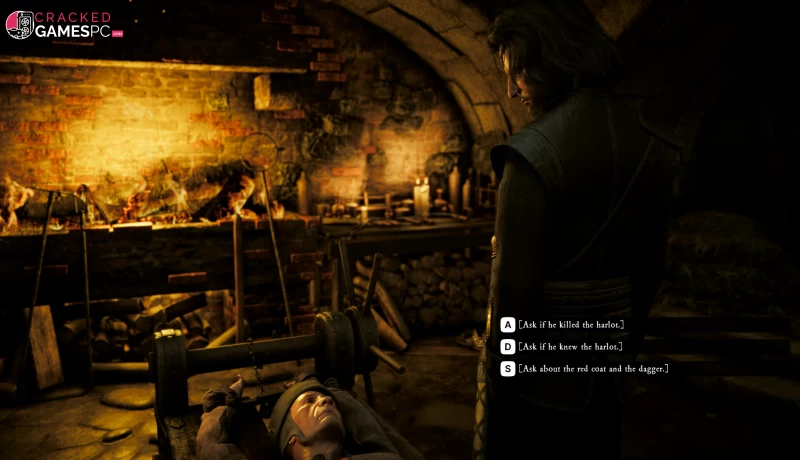Open the Cracked Games PC watermark logo
The height and width of the screenshot is (460, 800).
tap(62, 25)
